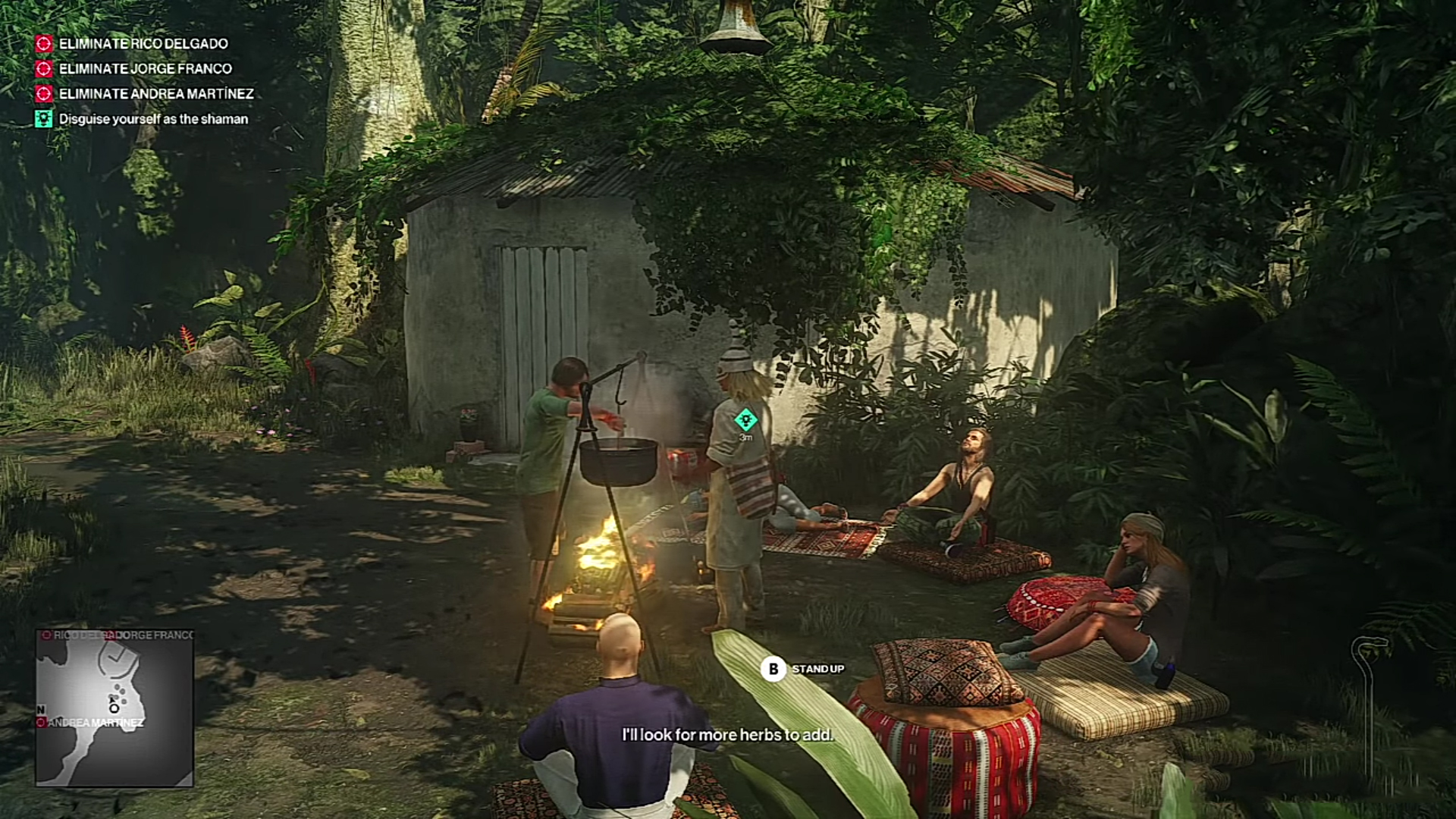Open the minimap
Screen dimensions: 1456x819
pyautogui.click(x=115, y=708)
